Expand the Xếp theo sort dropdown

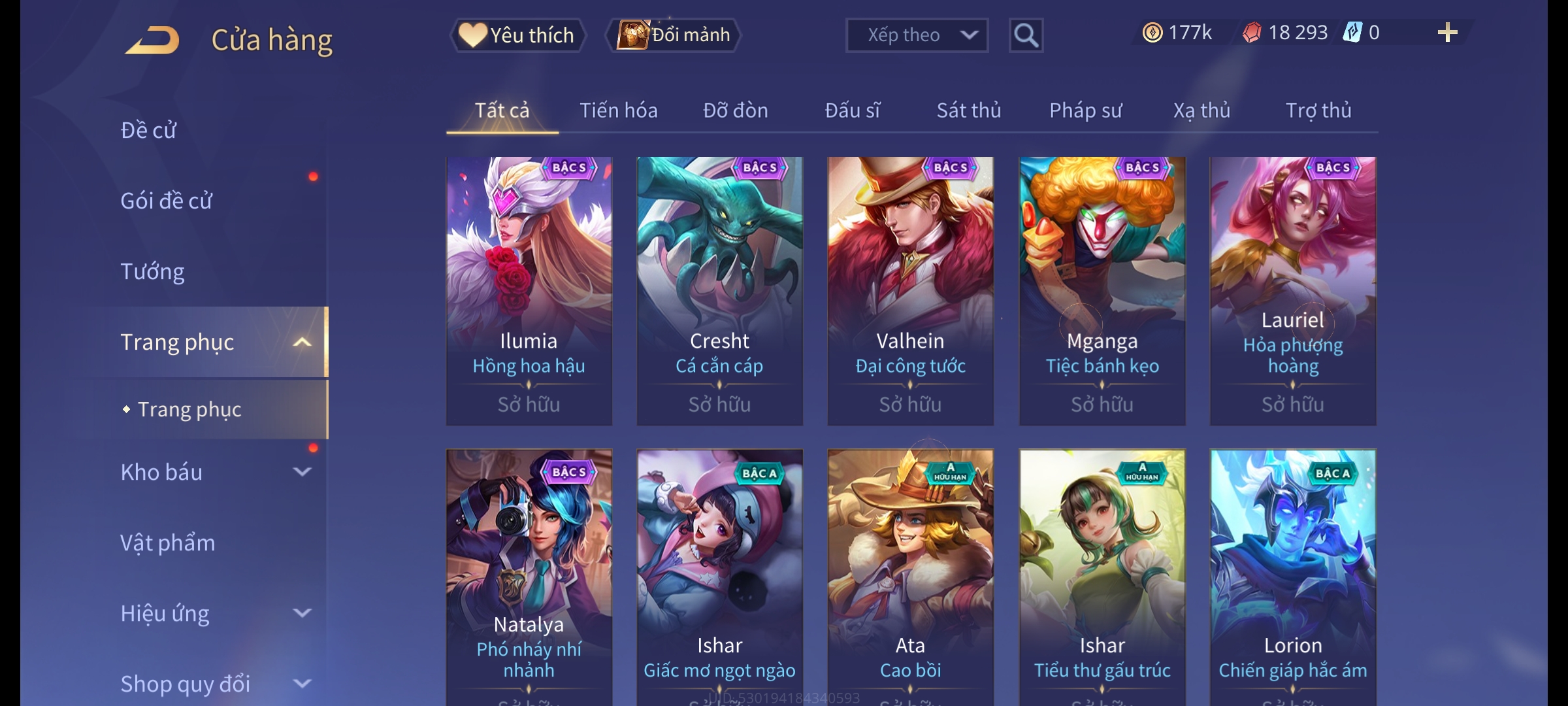[x=916, y=35]
